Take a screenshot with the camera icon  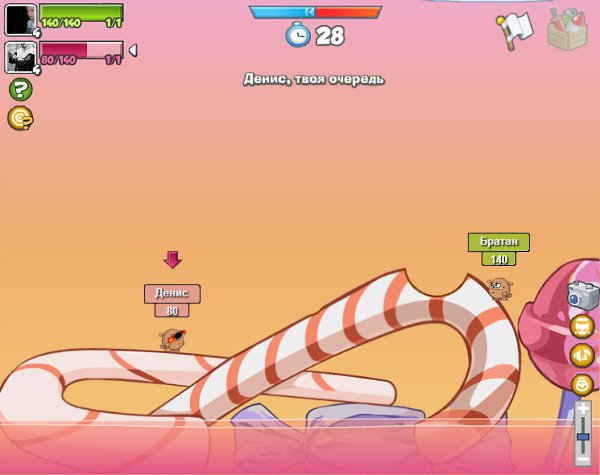[x=581, y=295]
